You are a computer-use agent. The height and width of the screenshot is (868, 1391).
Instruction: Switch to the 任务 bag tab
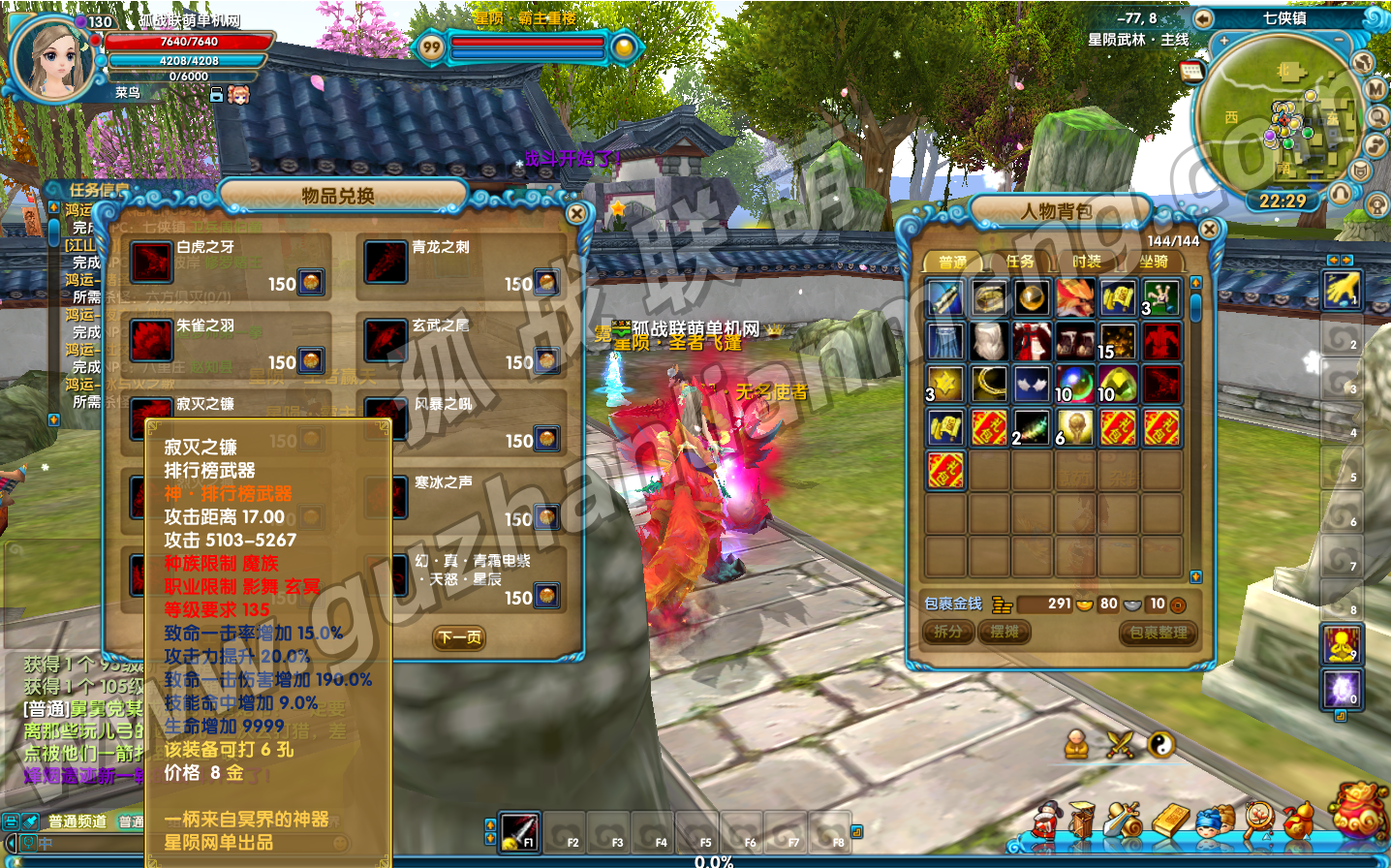(x=1019, y=262)
